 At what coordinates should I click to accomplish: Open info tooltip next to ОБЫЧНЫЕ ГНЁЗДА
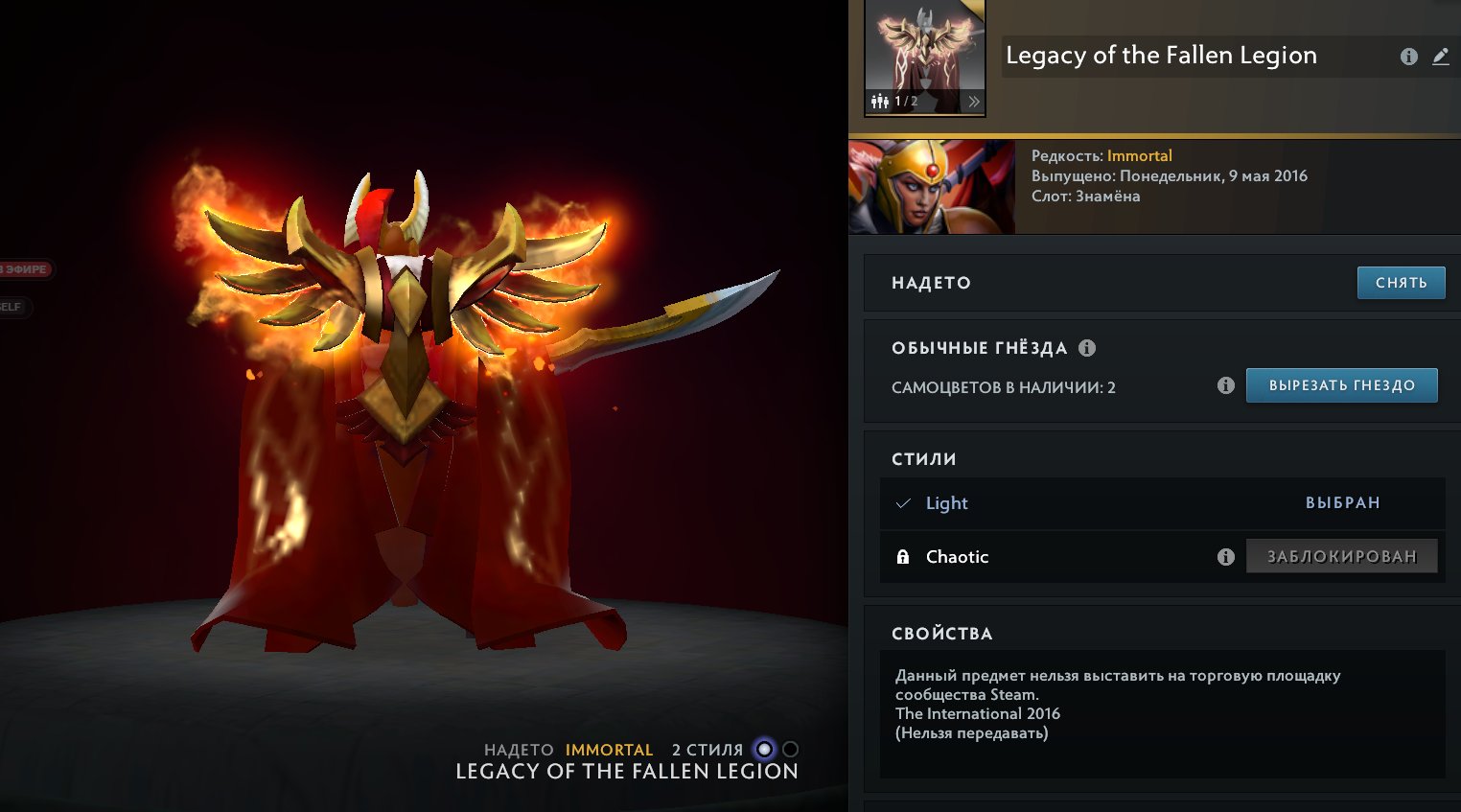tap(1086, 347)
